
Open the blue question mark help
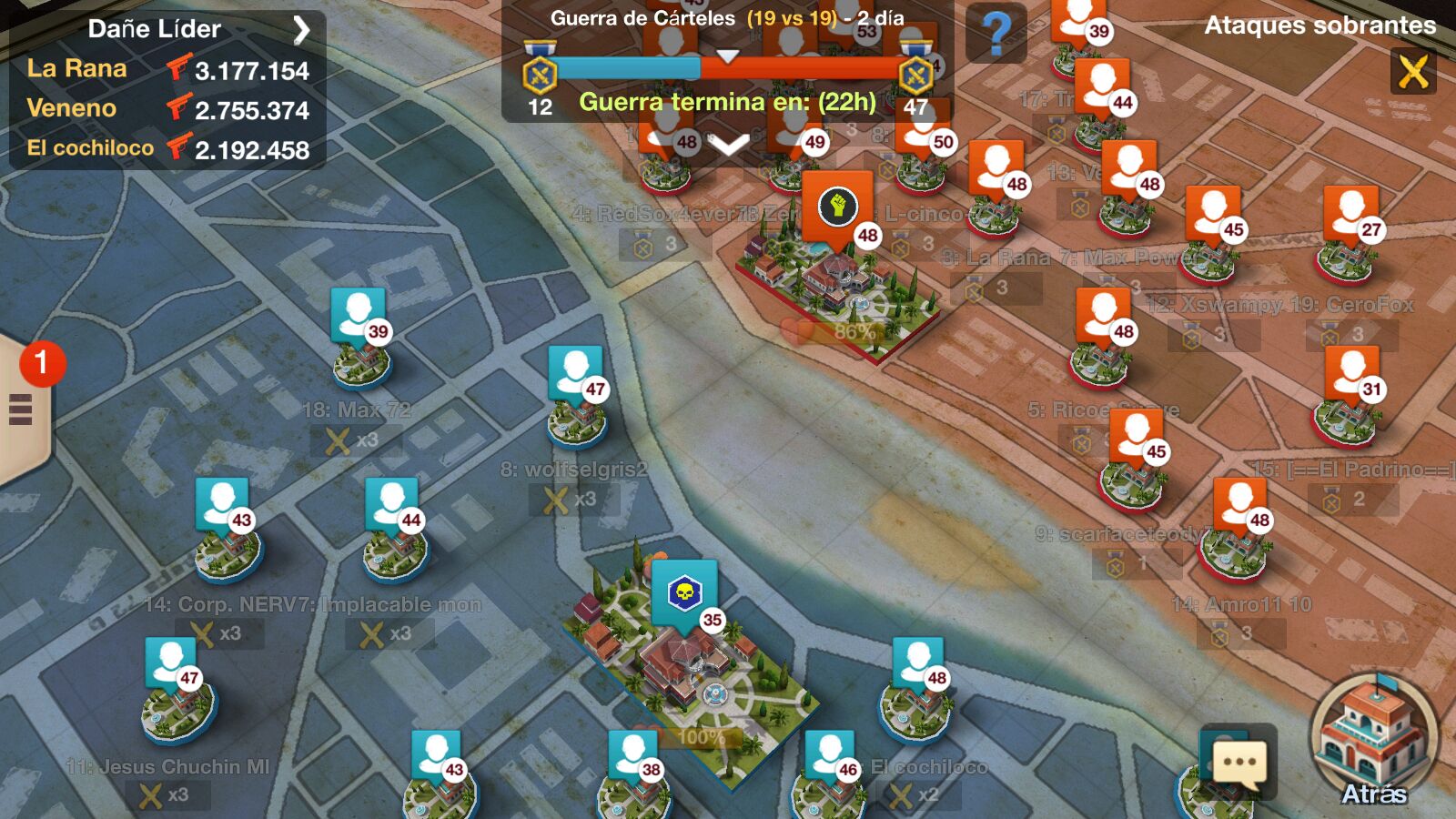tap(996, 34)
